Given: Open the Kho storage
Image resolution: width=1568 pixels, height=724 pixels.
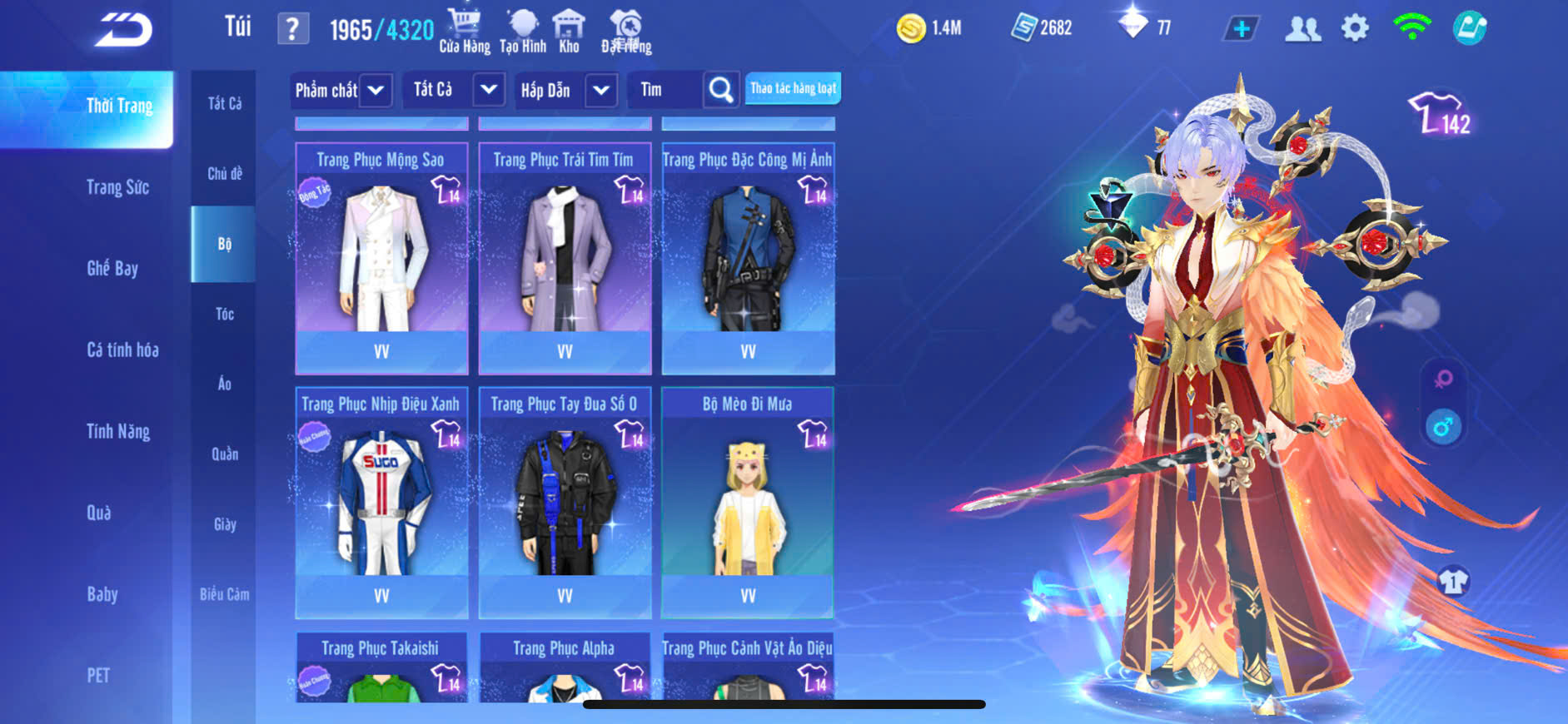Looking at the screenshot, I should point(569,31).
